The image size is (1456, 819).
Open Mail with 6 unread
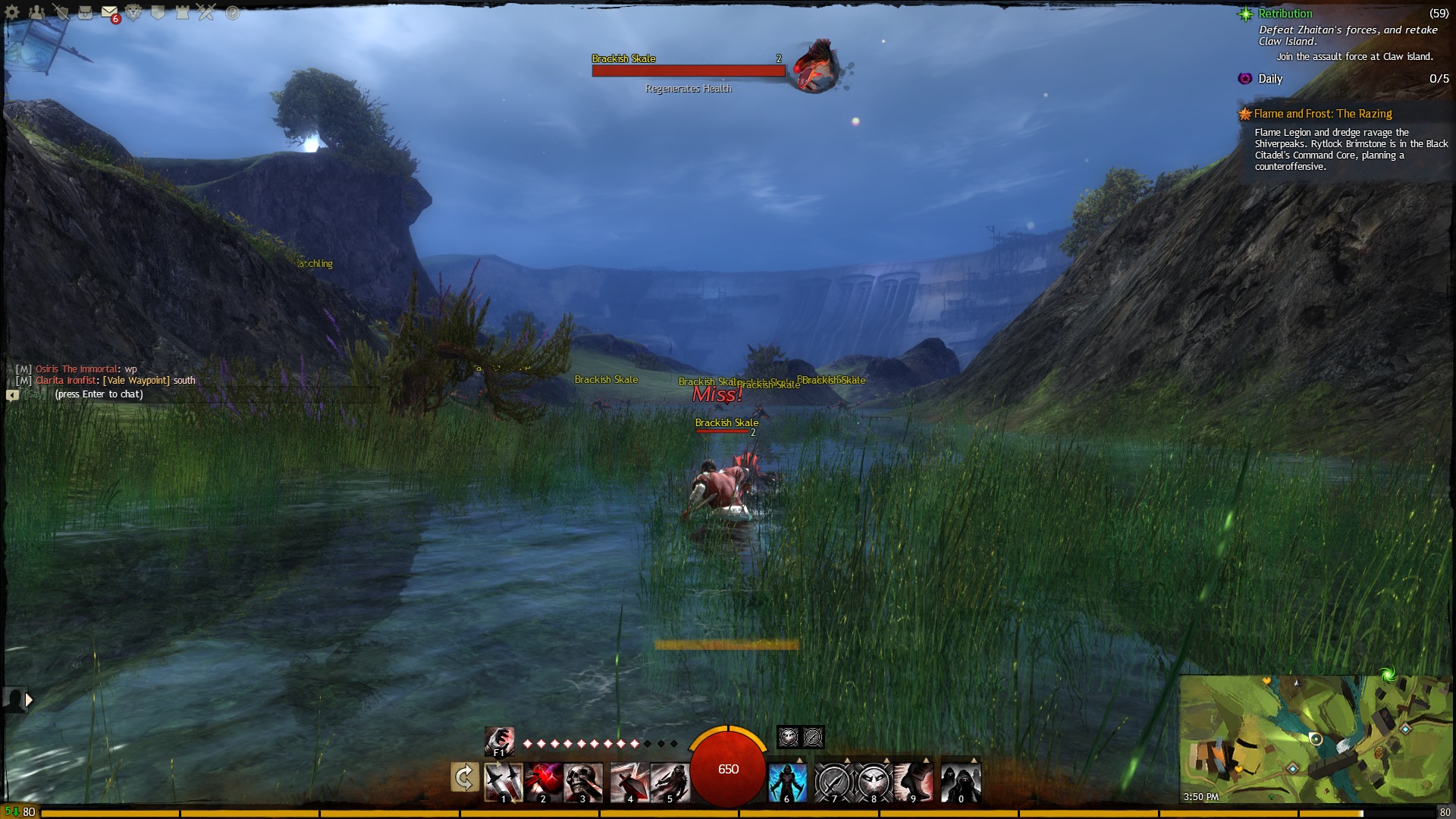click(x=110, y=13)
